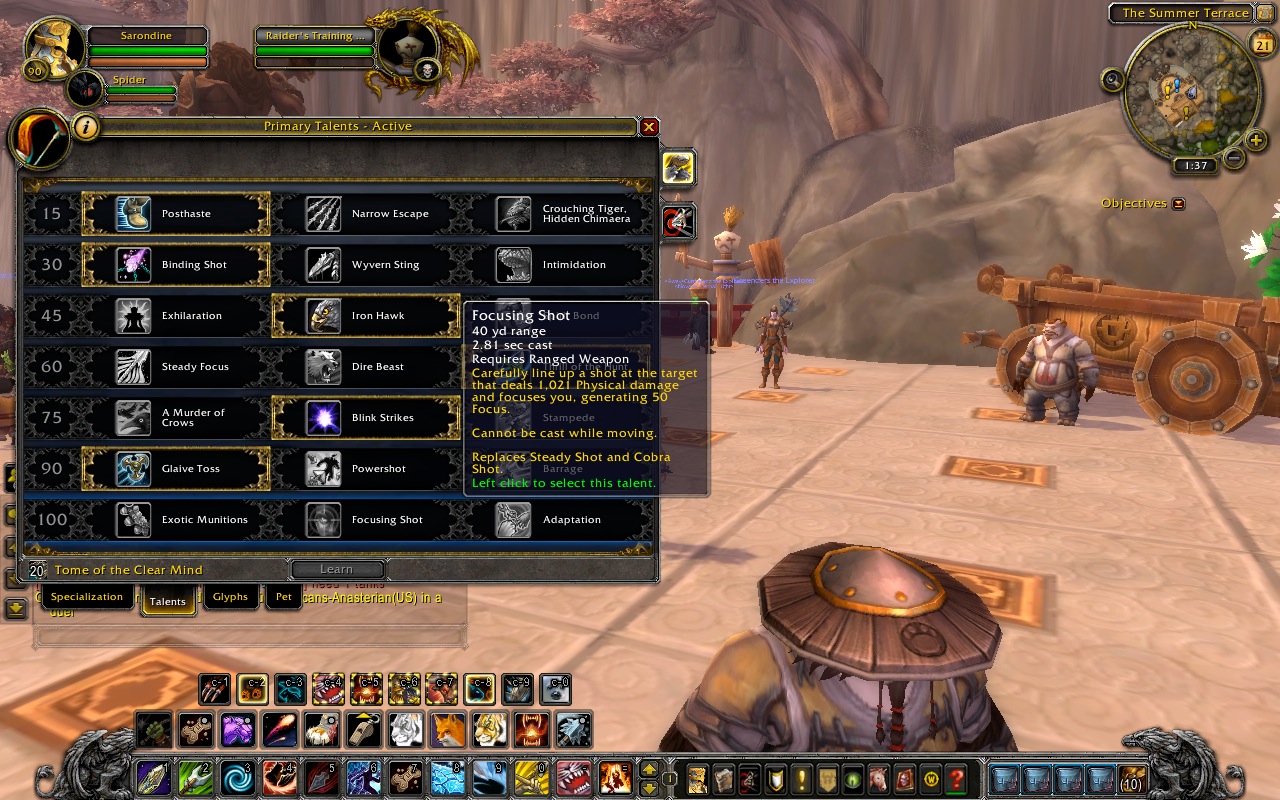Close the Primary Talents window
This screenshot has height=800, width=1280.
pos(649,127)
